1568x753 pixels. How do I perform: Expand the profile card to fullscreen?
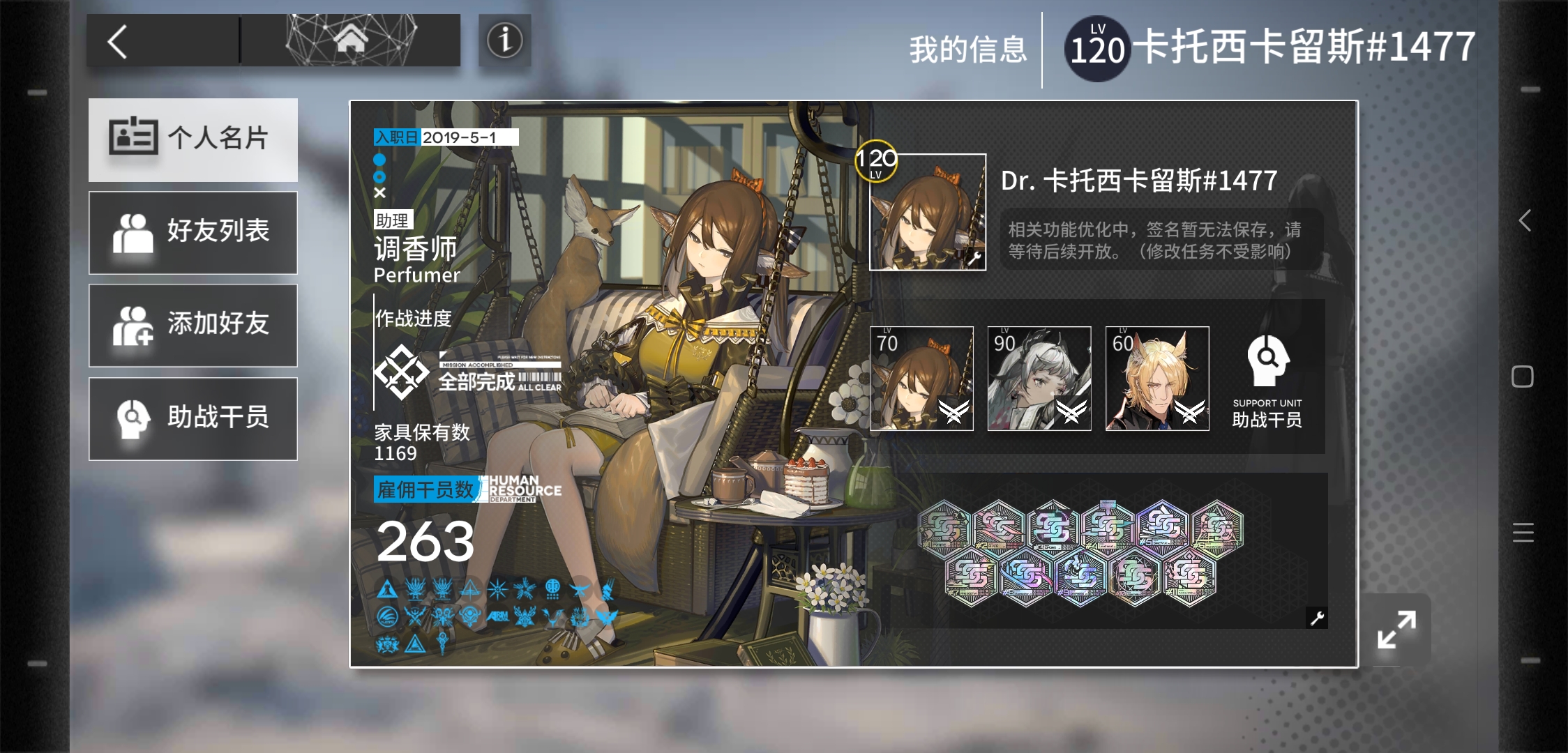pos(1396,630)
